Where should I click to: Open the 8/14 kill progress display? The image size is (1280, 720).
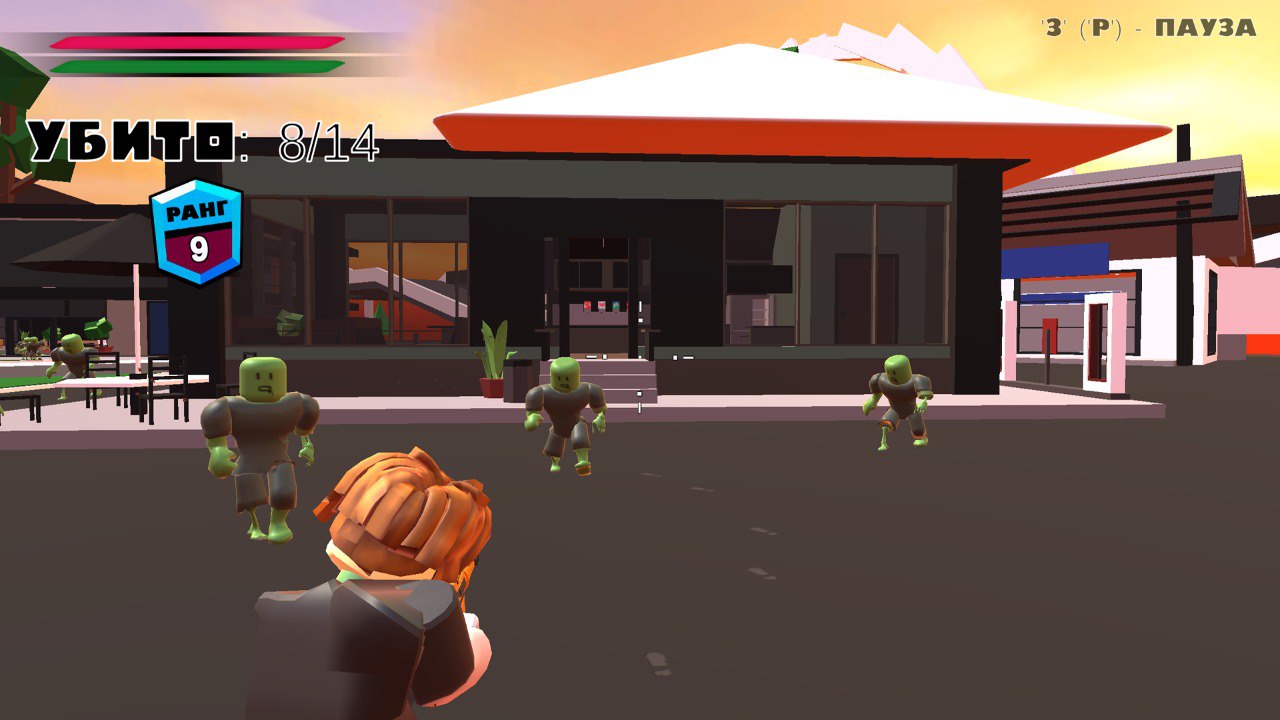pos(330,142)
